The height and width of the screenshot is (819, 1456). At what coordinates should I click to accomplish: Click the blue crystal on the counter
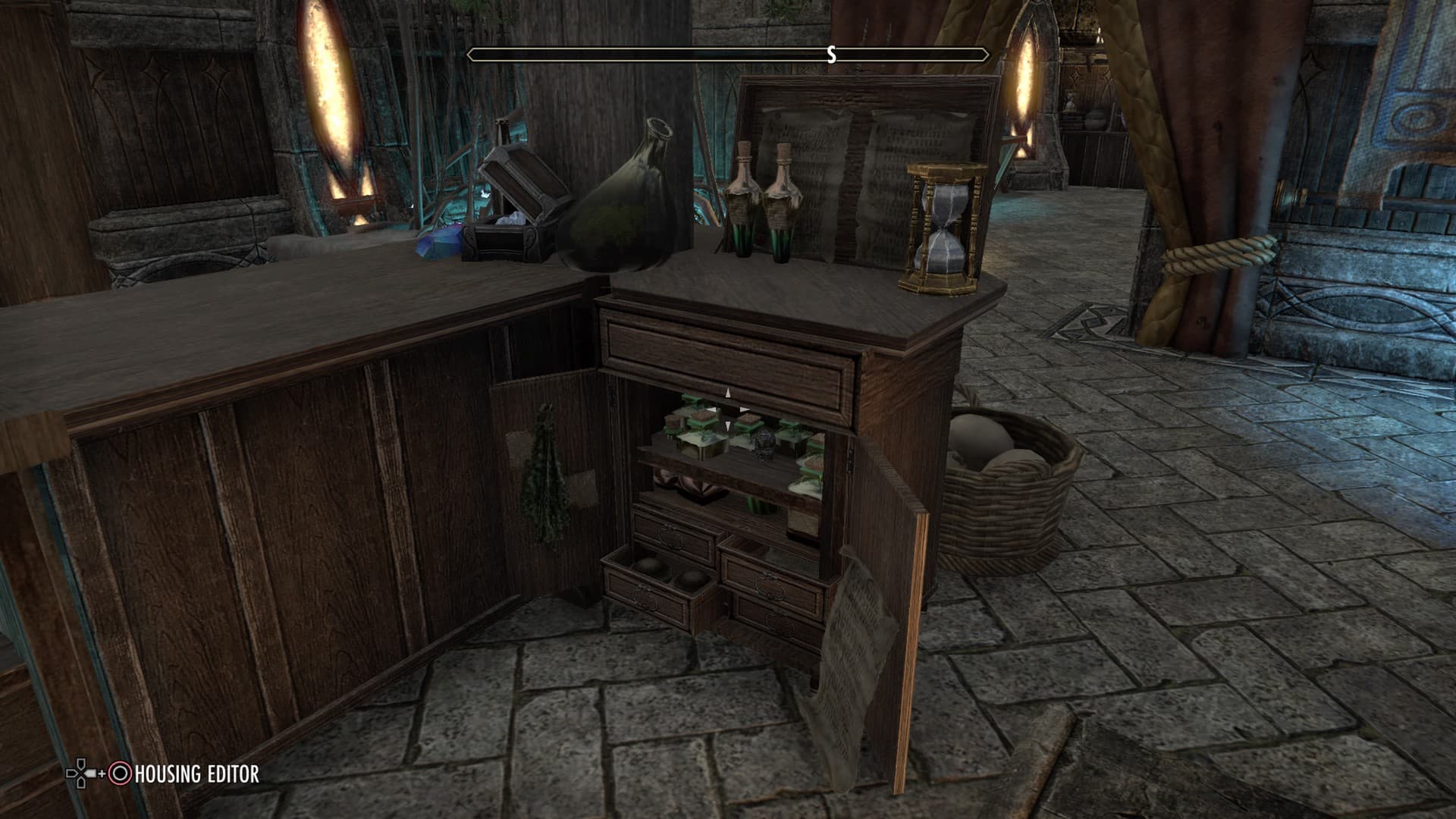coord(438,241)
